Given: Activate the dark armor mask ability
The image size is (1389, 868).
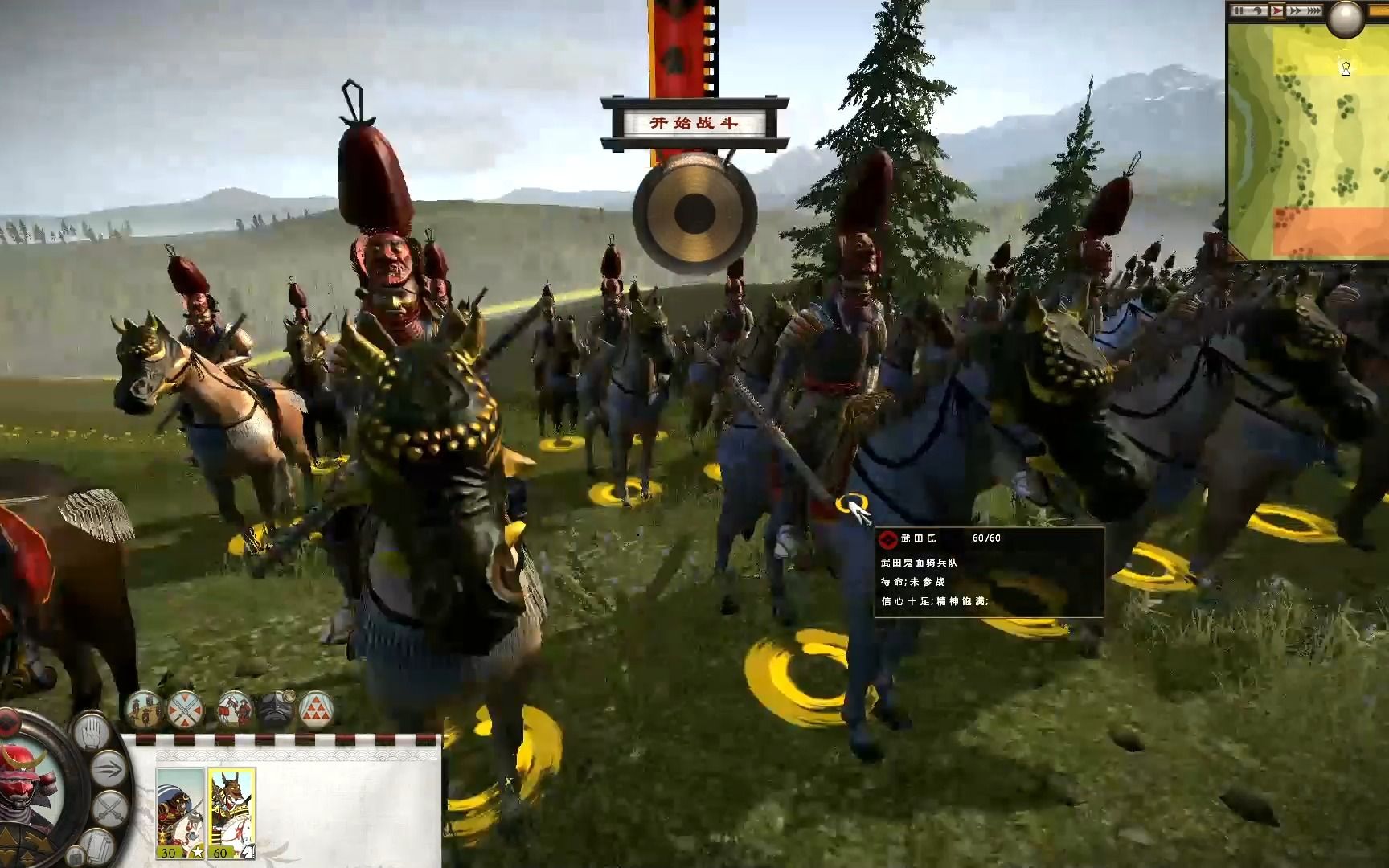Looking at the screenshot, I should point(276,710).
